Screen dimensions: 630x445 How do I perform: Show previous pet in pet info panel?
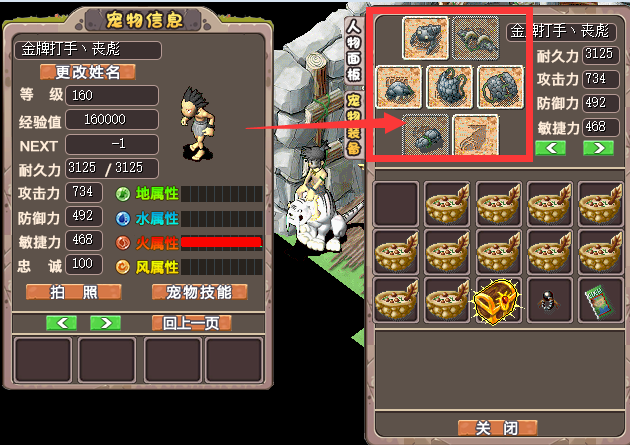click(x=62, y=323)
